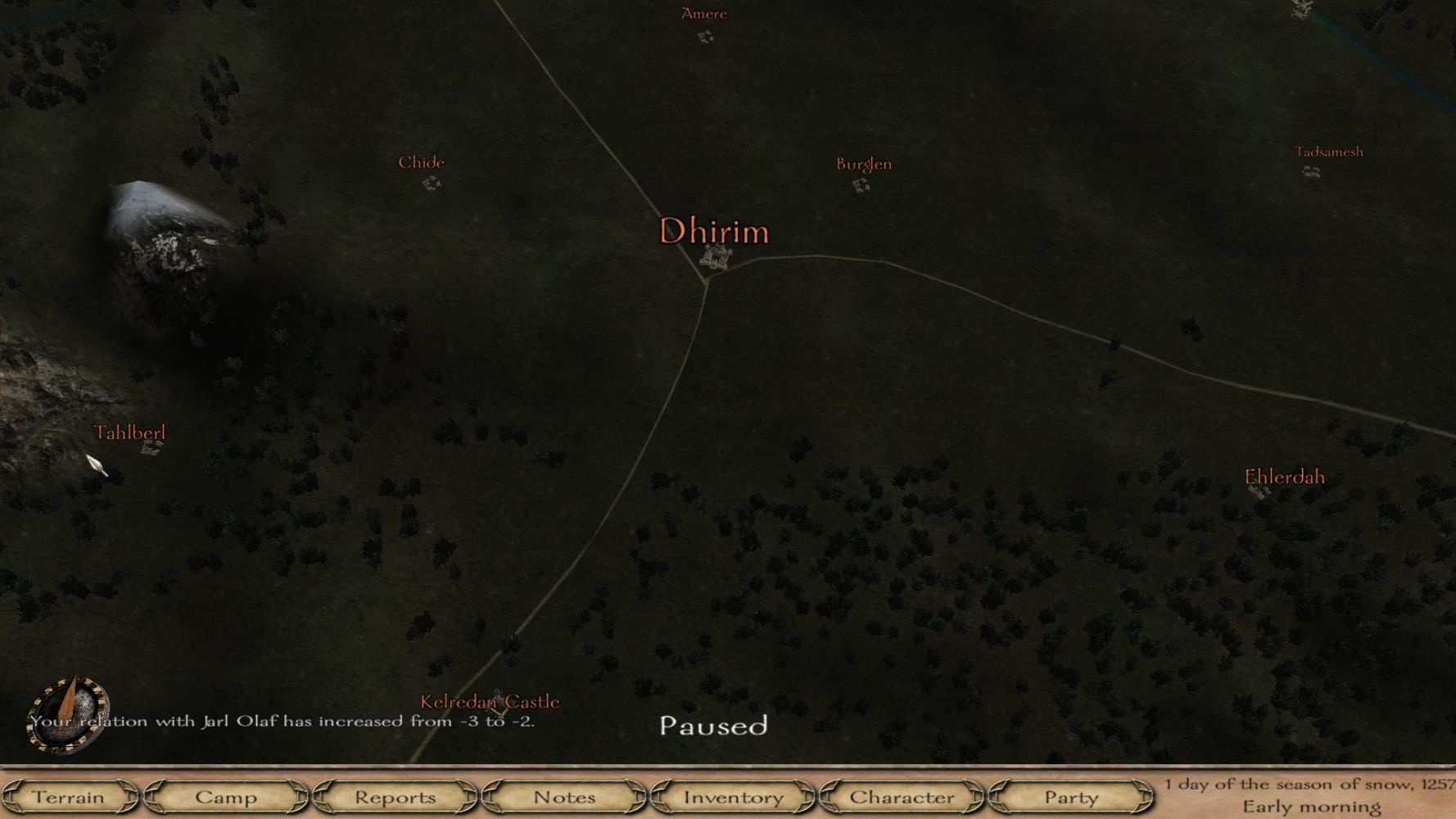View the Character sheet
This screenshot has height=819, width=1456.
[x=902, y=797]
